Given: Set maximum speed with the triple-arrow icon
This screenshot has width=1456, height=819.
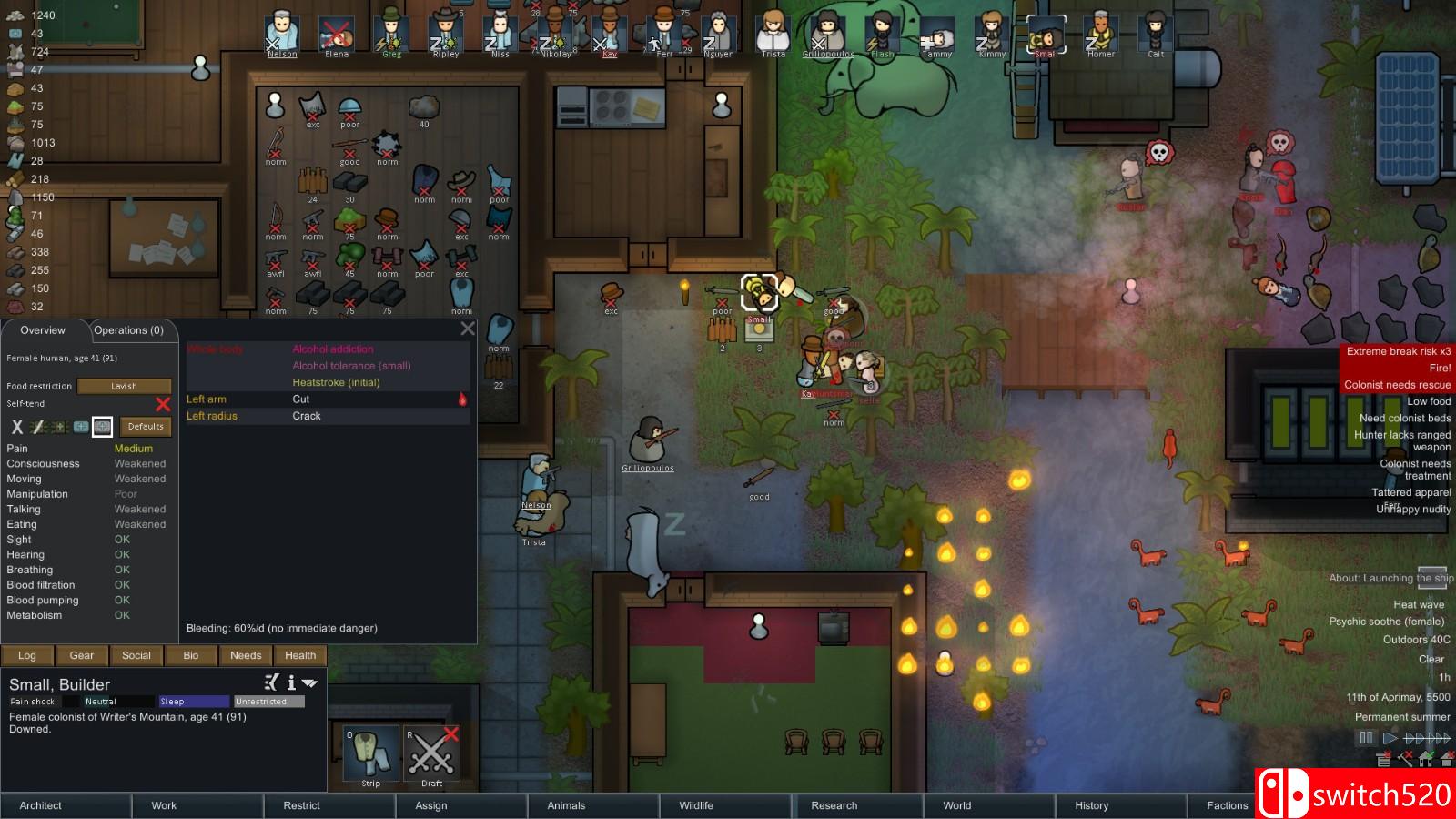Looking at the screenshot, I should click(x=1439, y=738).
